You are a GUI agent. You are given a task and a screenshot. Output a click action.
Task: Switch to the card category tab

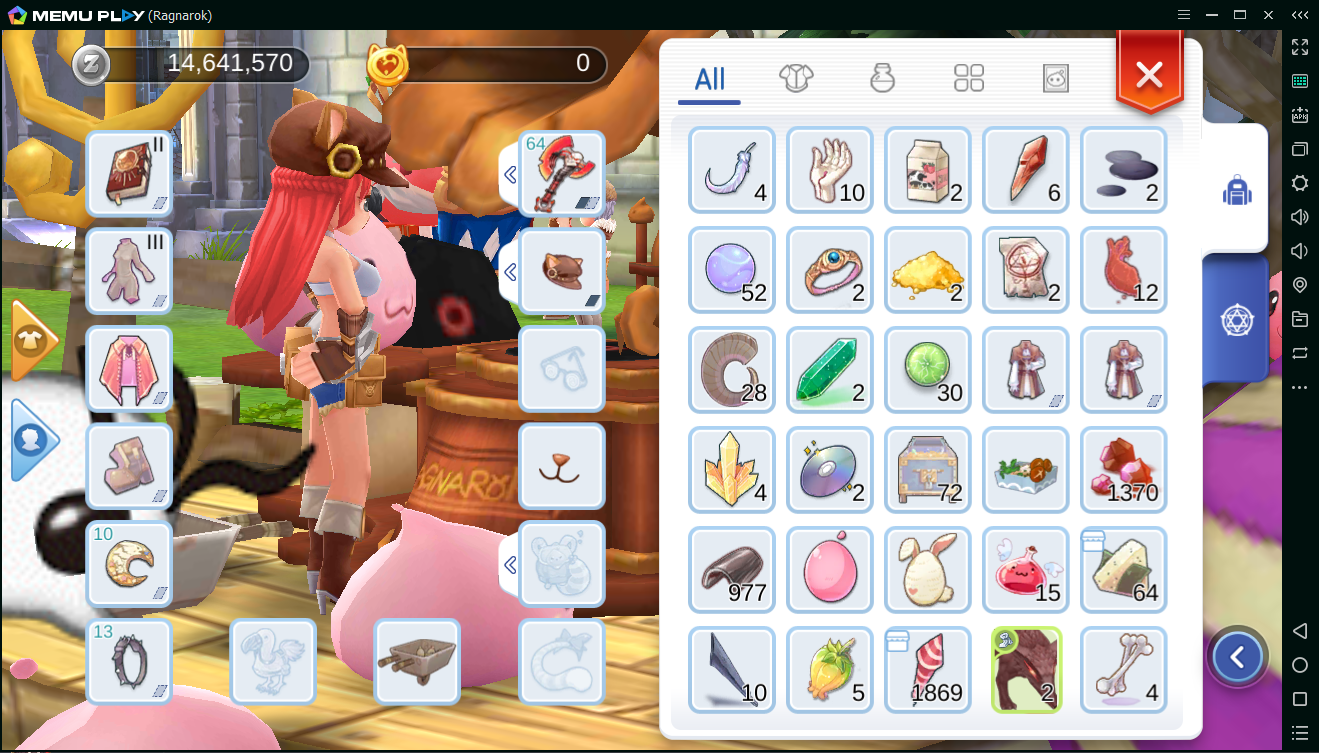click(1056, 78)
